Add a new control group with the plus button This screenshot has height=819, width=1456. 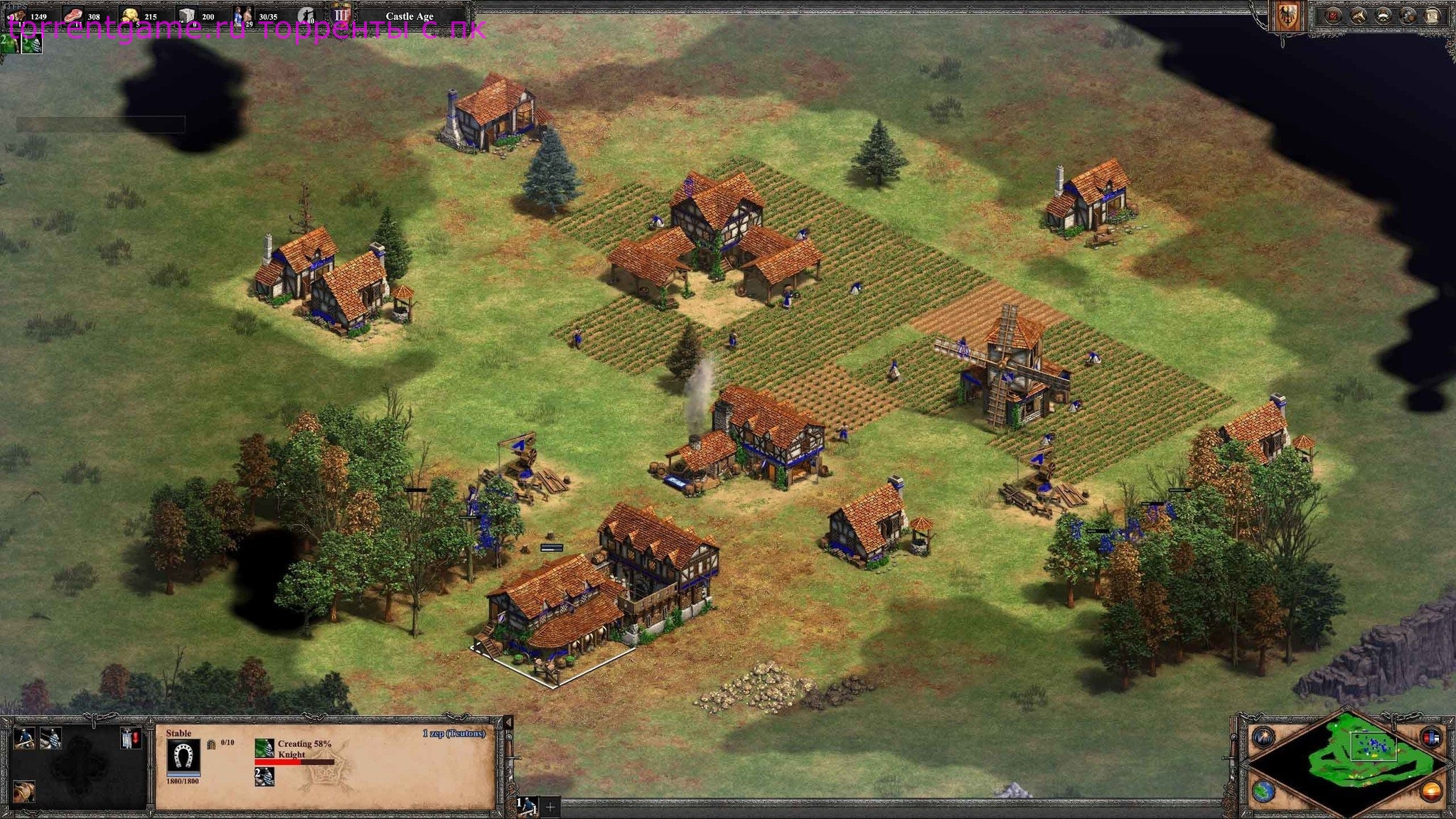[x=550, y=806]
